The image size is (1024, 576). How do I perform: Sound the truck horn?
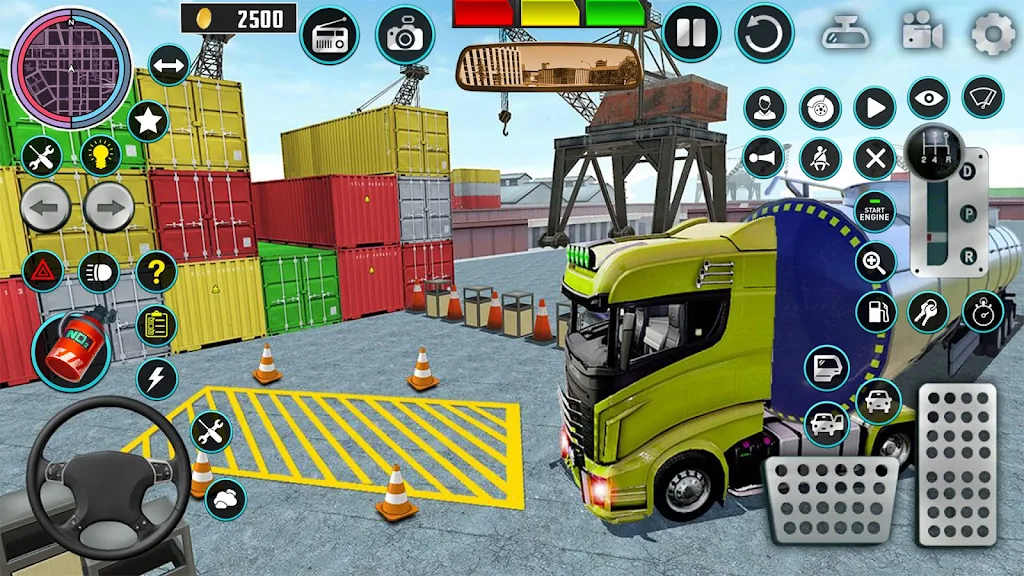point(765,158)
